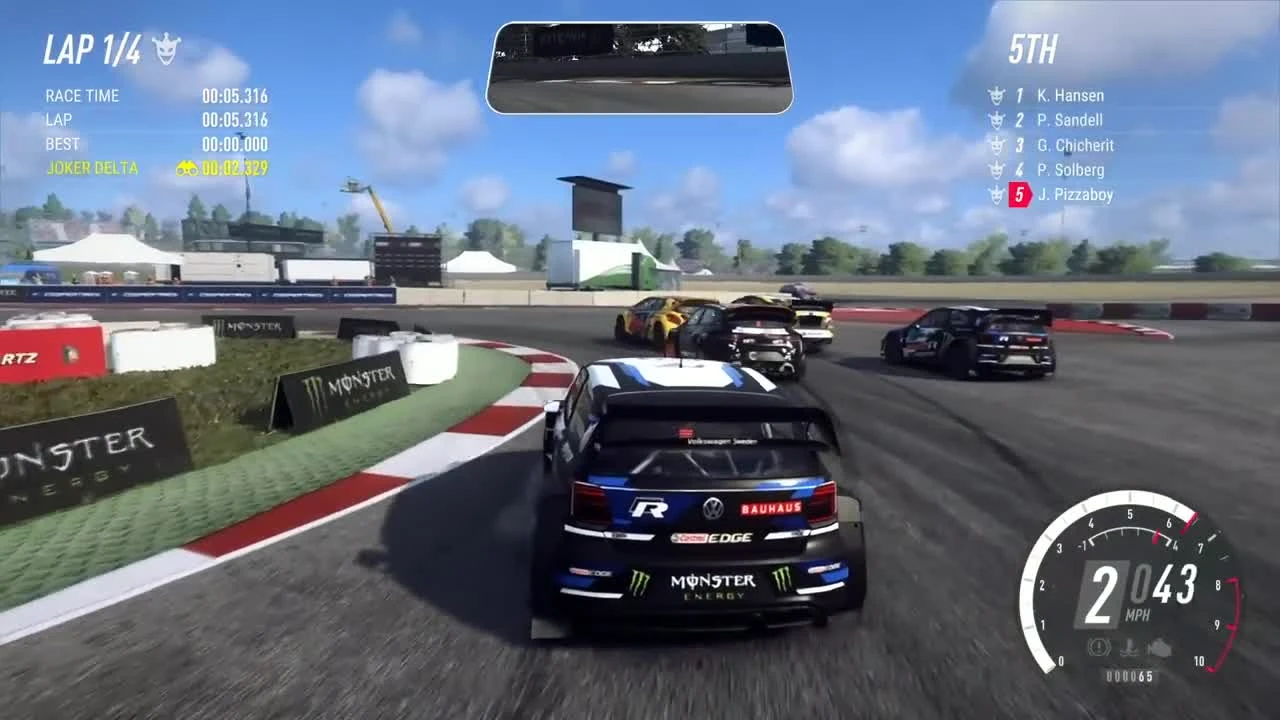Click the brake warning icon on the speedometer
The height and width of the screenshot is (720, 1280).
[1098, 648]
